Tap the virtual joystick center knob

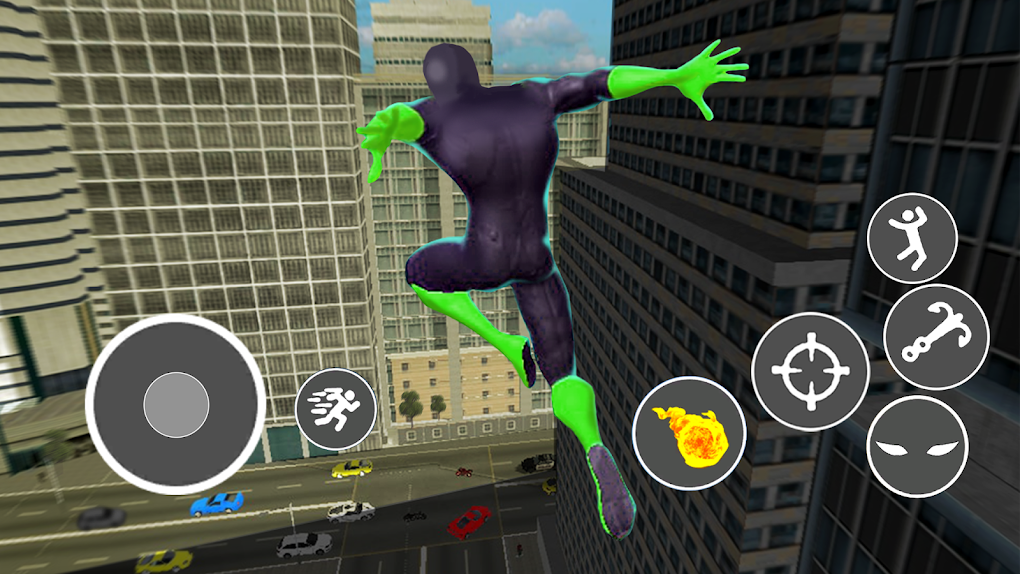coord(176,405)
